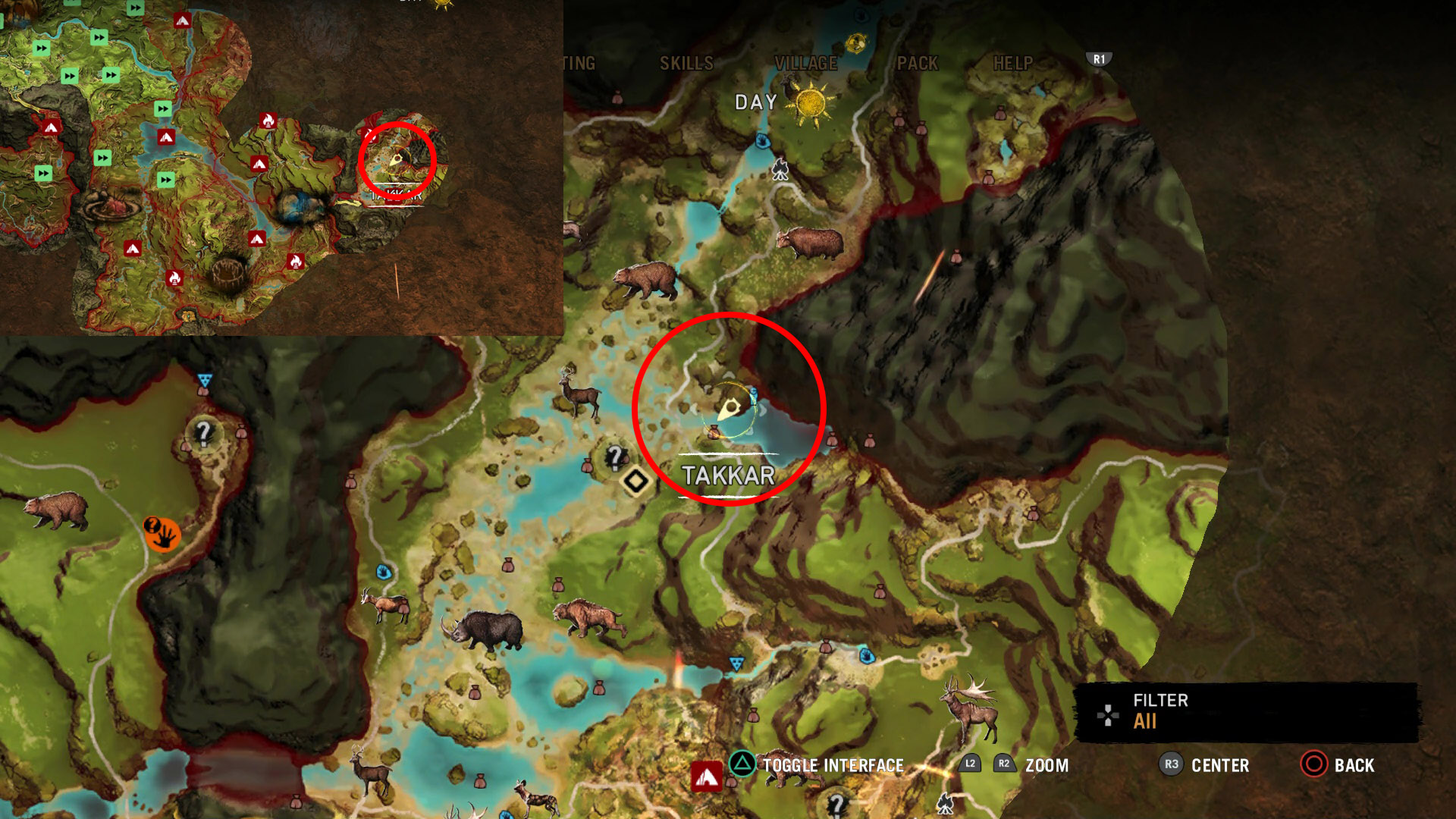The width and height of the screenshot is (1456, 819).
Task: Select the white campfire marker below the sun
Action: (x=780, y=169)
